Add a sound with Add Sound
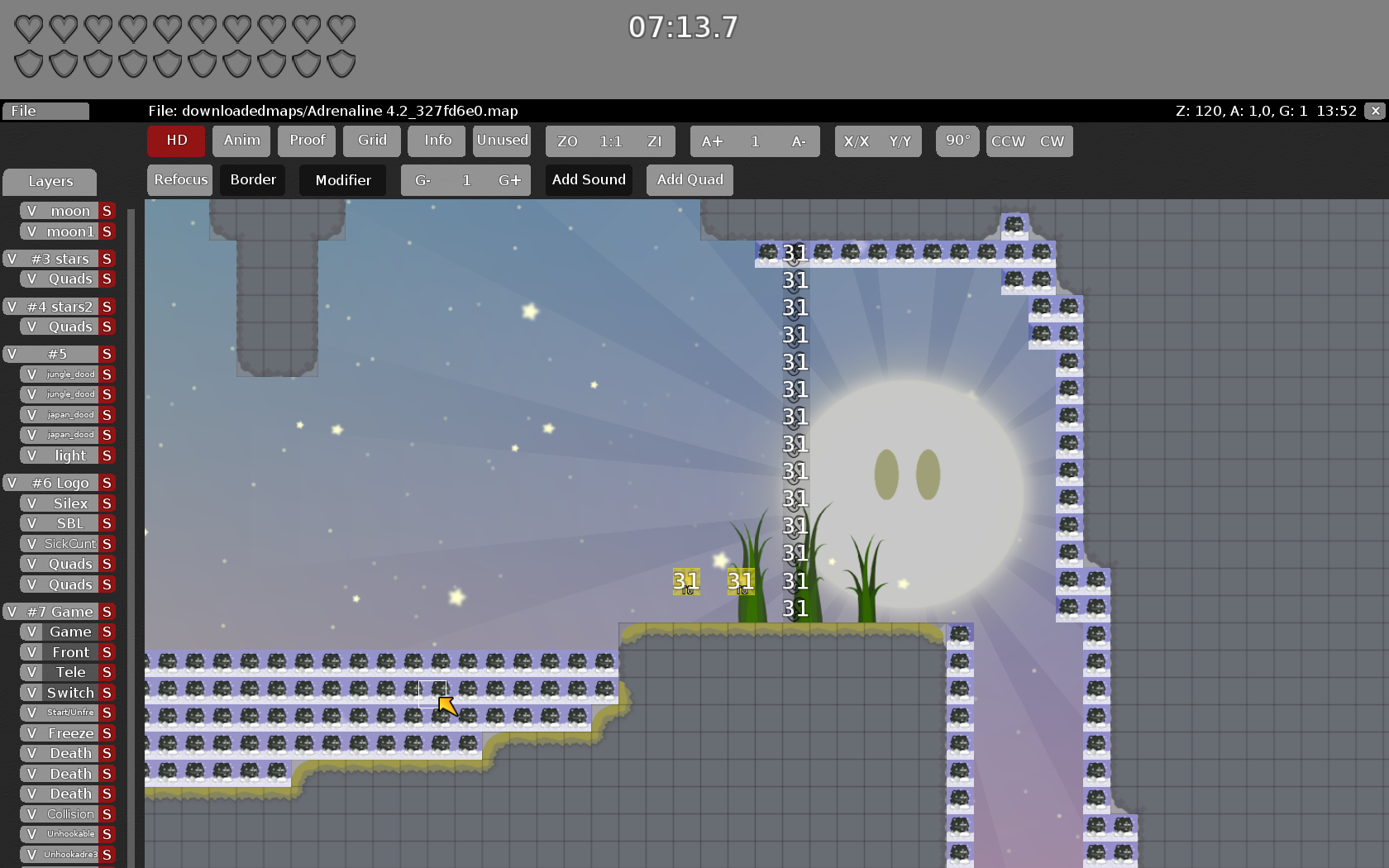Viewport: 1389px width, 868px height. [589, 180]
